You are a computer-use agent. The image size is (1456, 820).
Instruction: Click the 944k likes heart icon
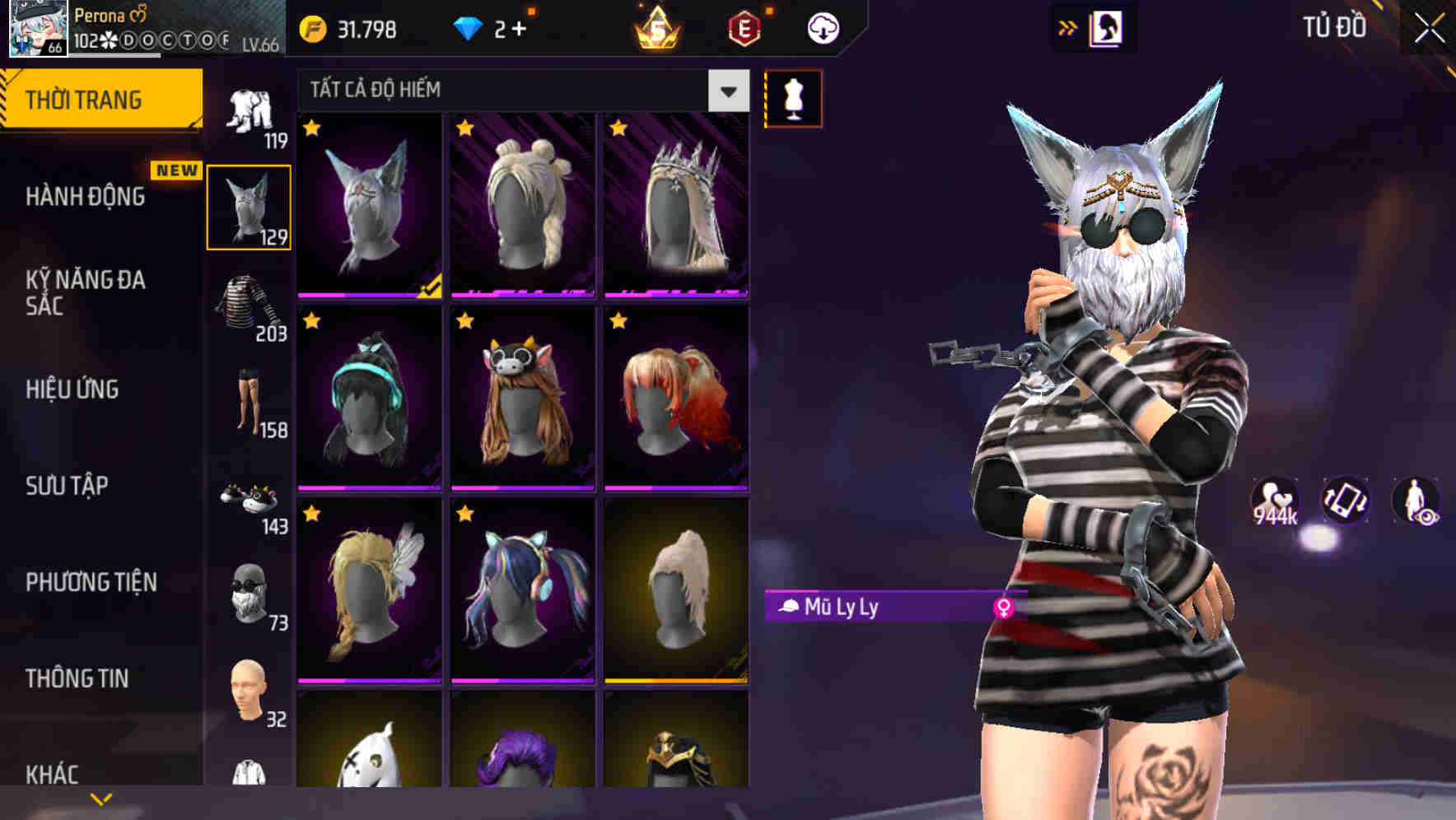coord(1273,500)
